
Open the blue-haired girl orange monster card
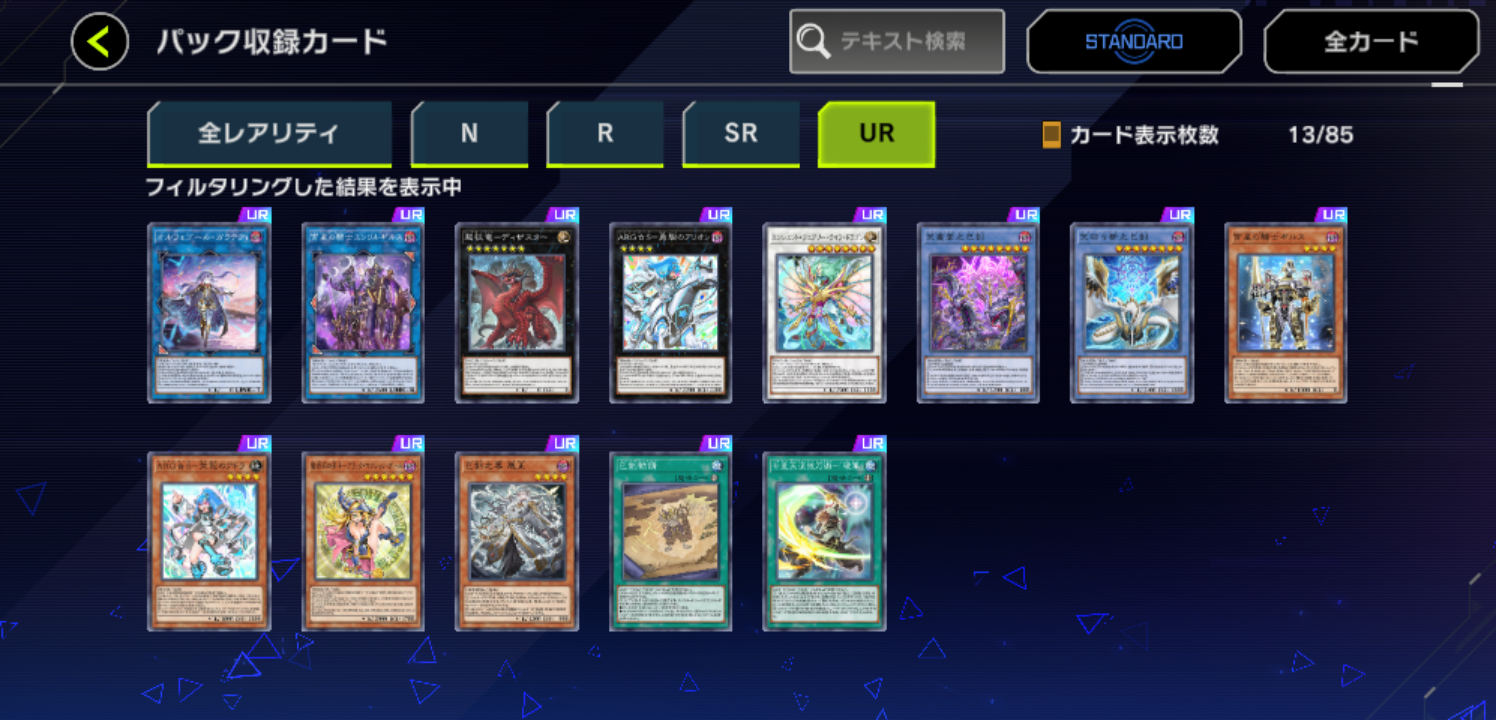click(209, 541)
